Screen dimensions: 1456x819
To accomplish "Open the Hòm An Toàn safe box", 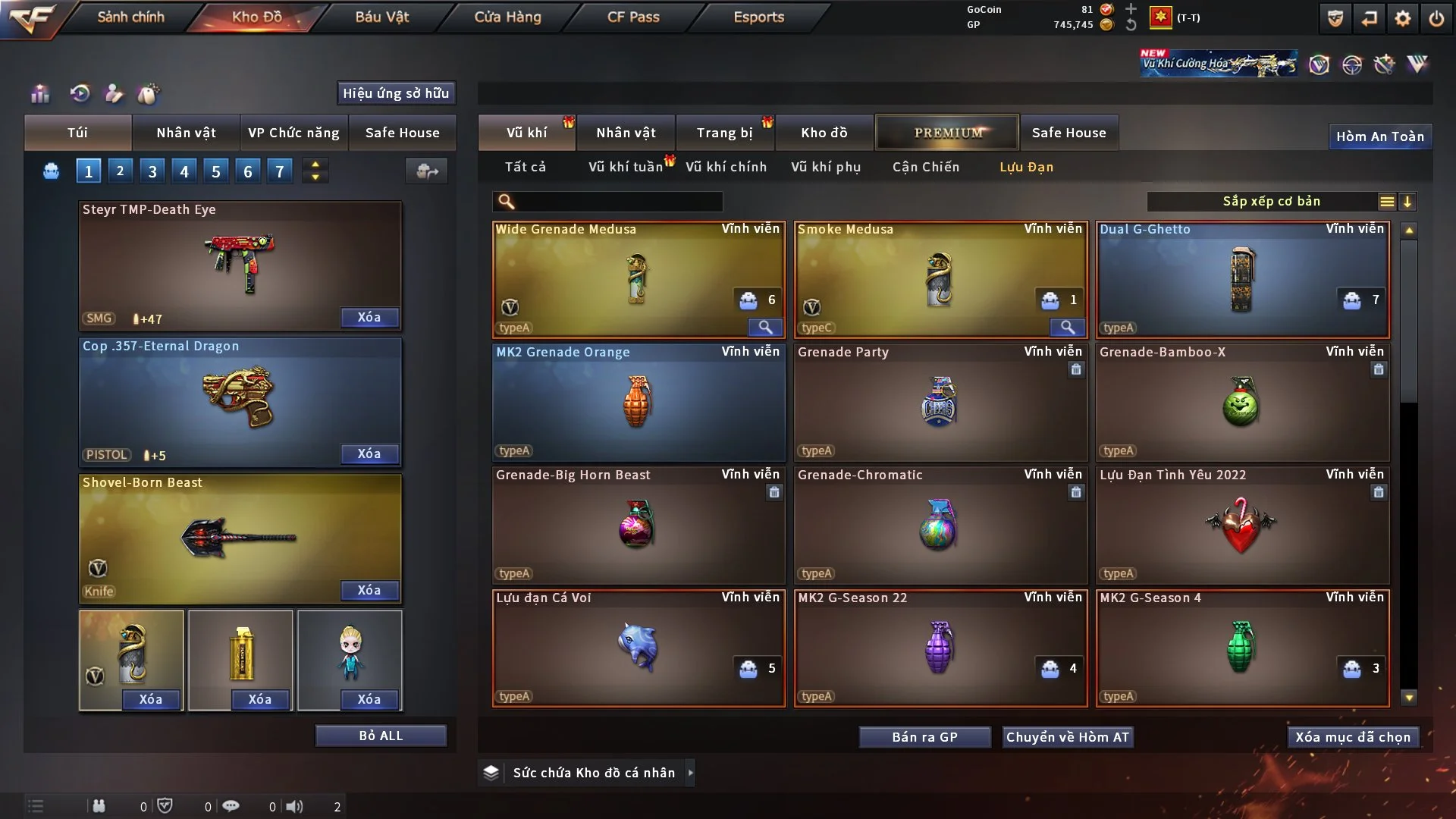I will click(x=1379, y=136).
